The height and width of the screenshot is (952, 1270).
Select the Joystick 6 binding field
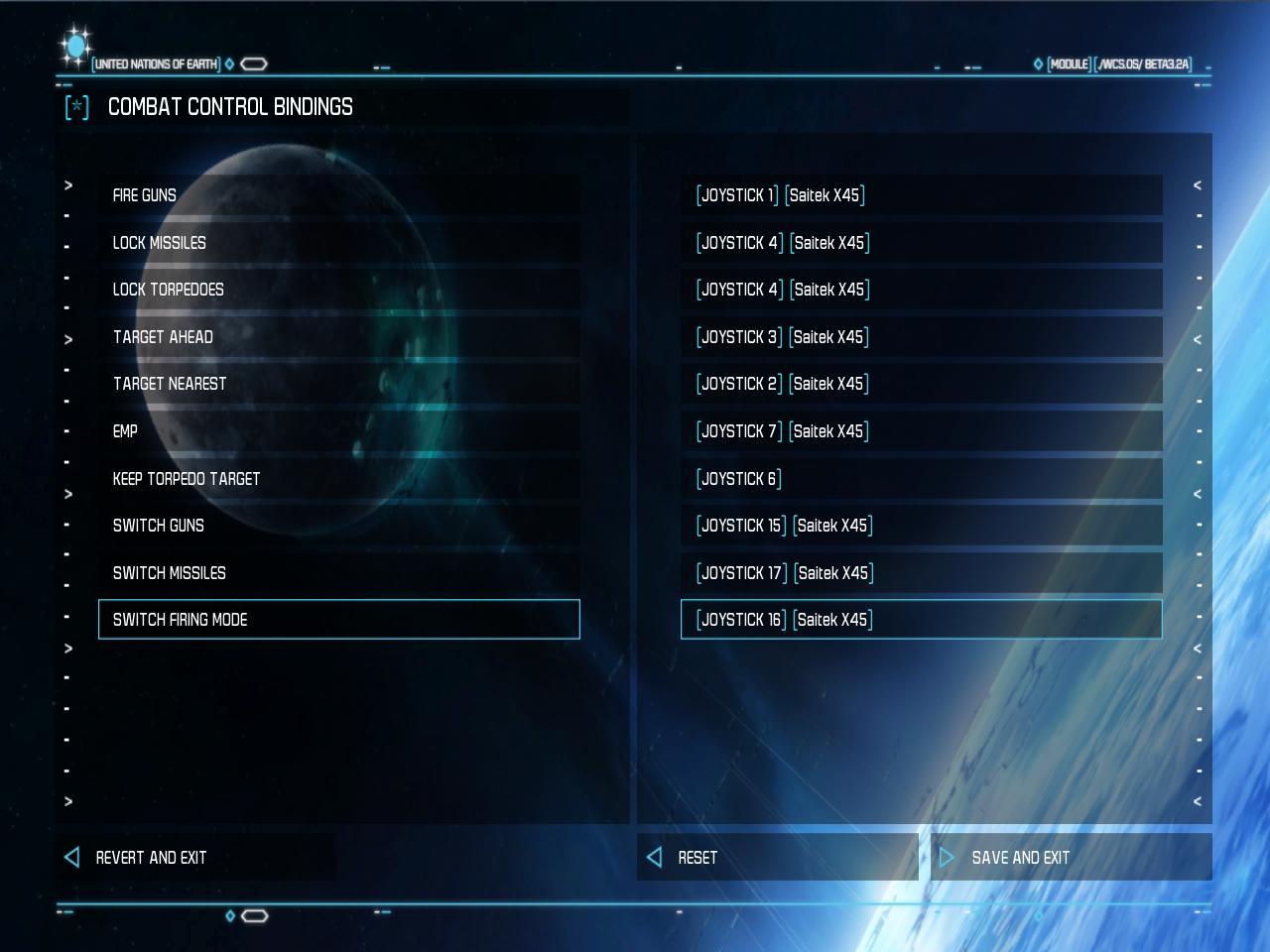pos(921,479)
